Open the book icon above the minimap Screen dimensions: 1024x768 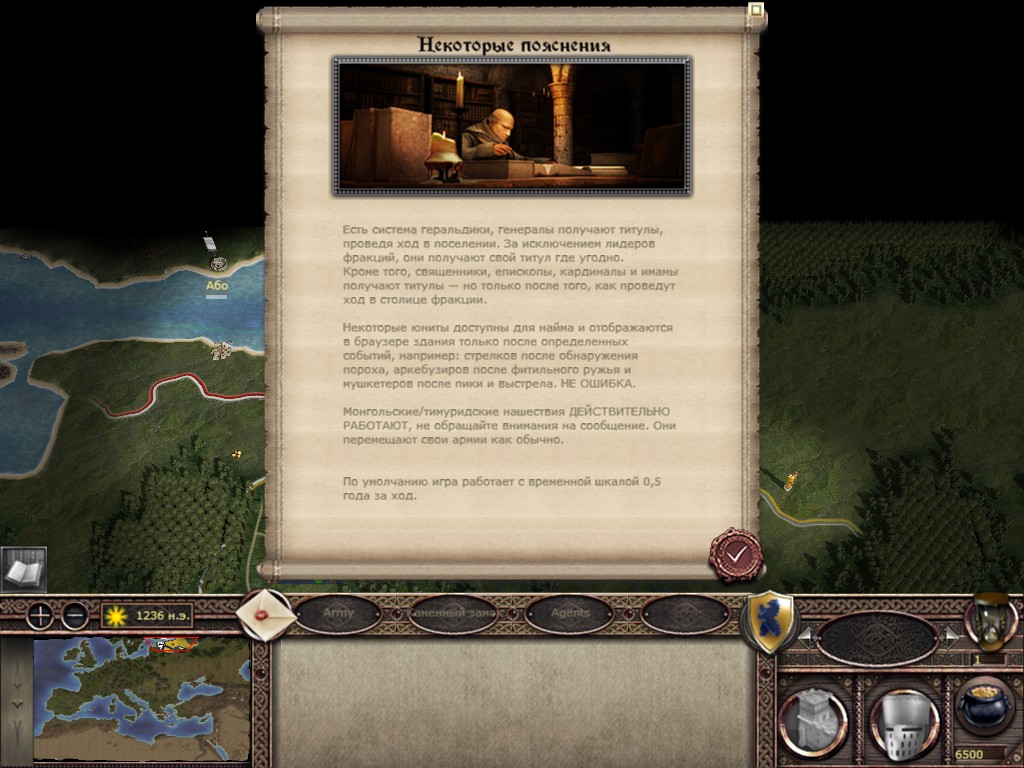[23, 570]
